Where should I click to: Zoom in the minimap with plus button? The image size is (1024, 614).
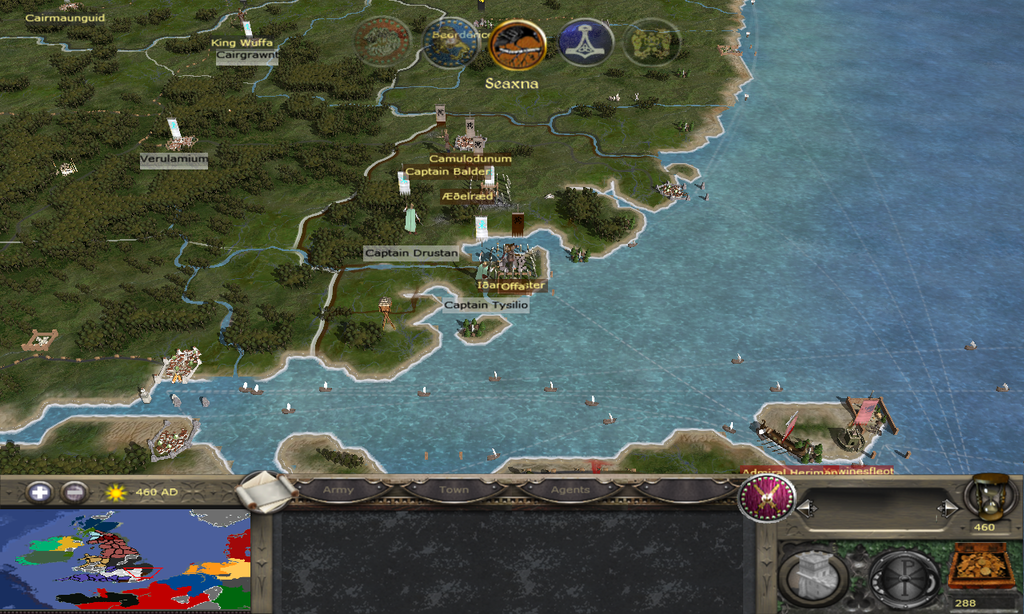coord(40,492)
